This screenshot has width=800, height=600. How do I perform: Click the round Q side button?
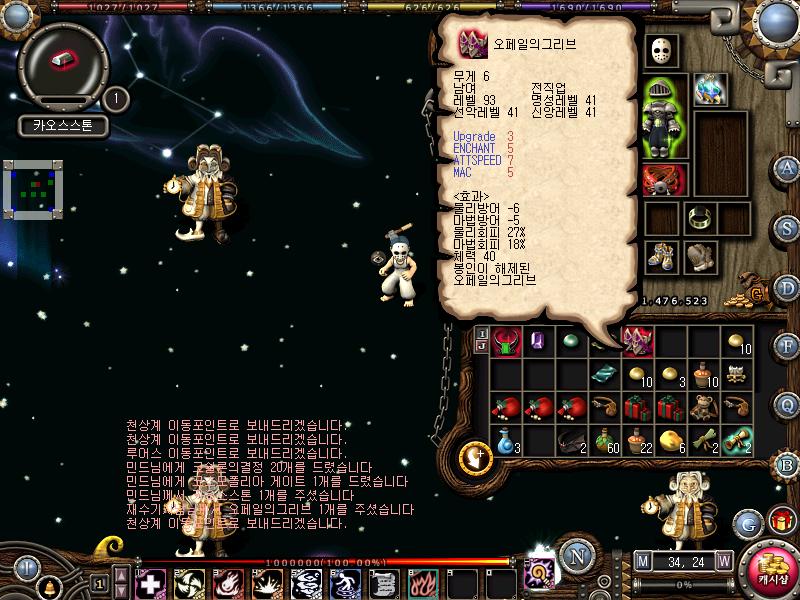tap(787, 405)
